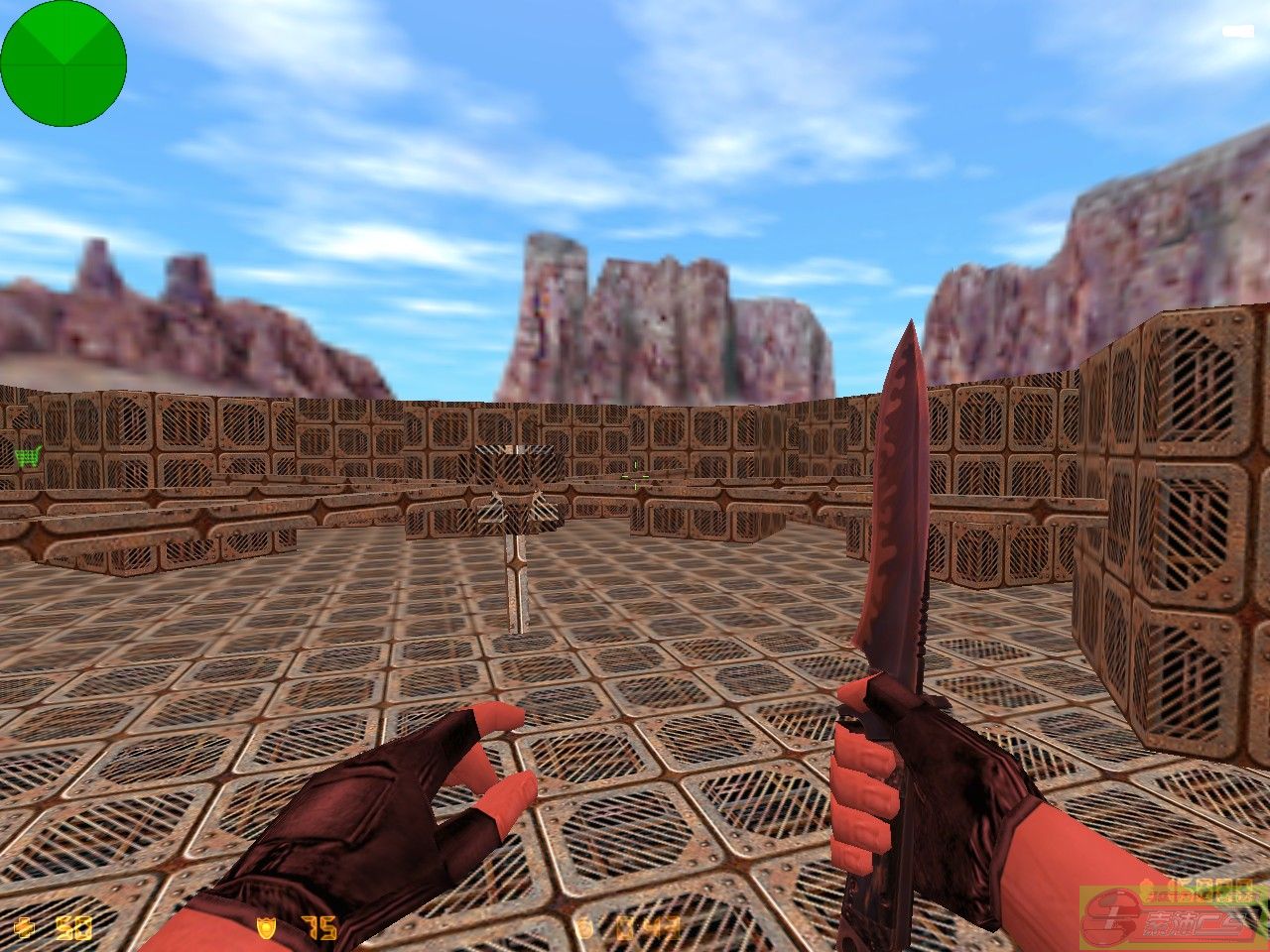The image size is (1270, 952).
Task: Select the green shopping cart buy-zone icon
Action: tap(27, 457)
